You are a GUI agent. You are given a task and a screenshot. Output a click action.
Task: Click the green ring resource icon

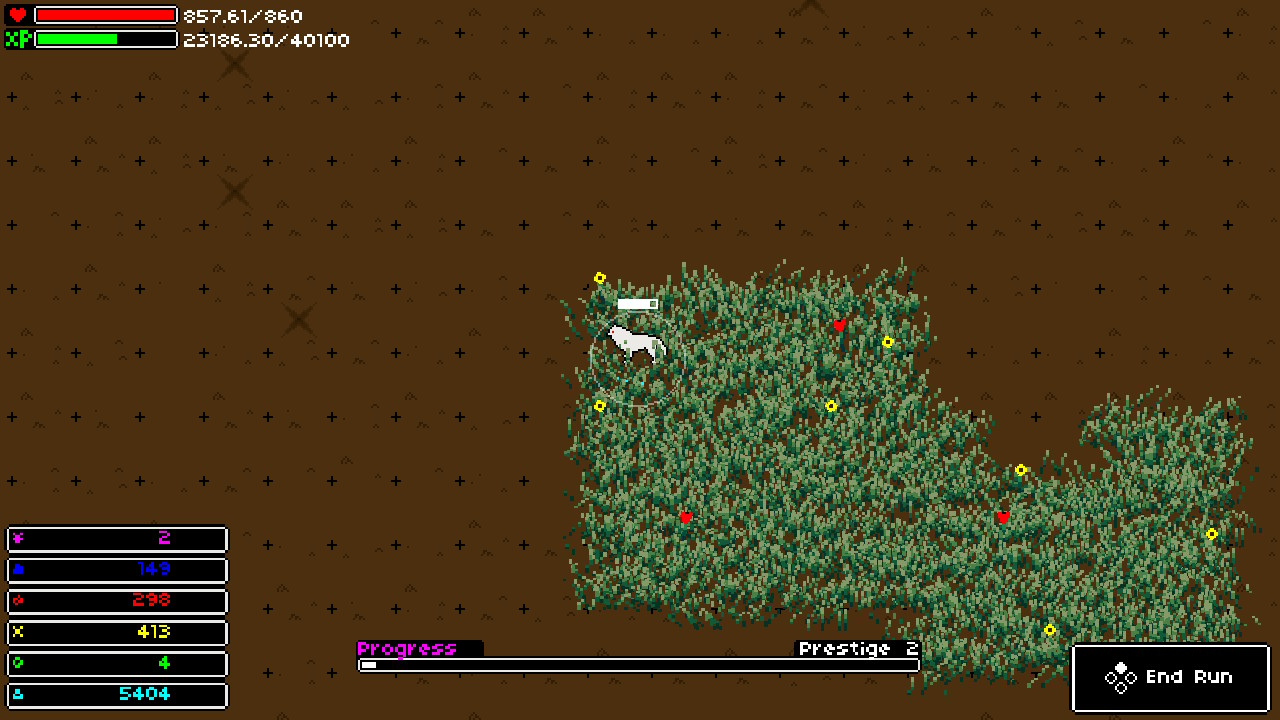[x=17, y=663]
